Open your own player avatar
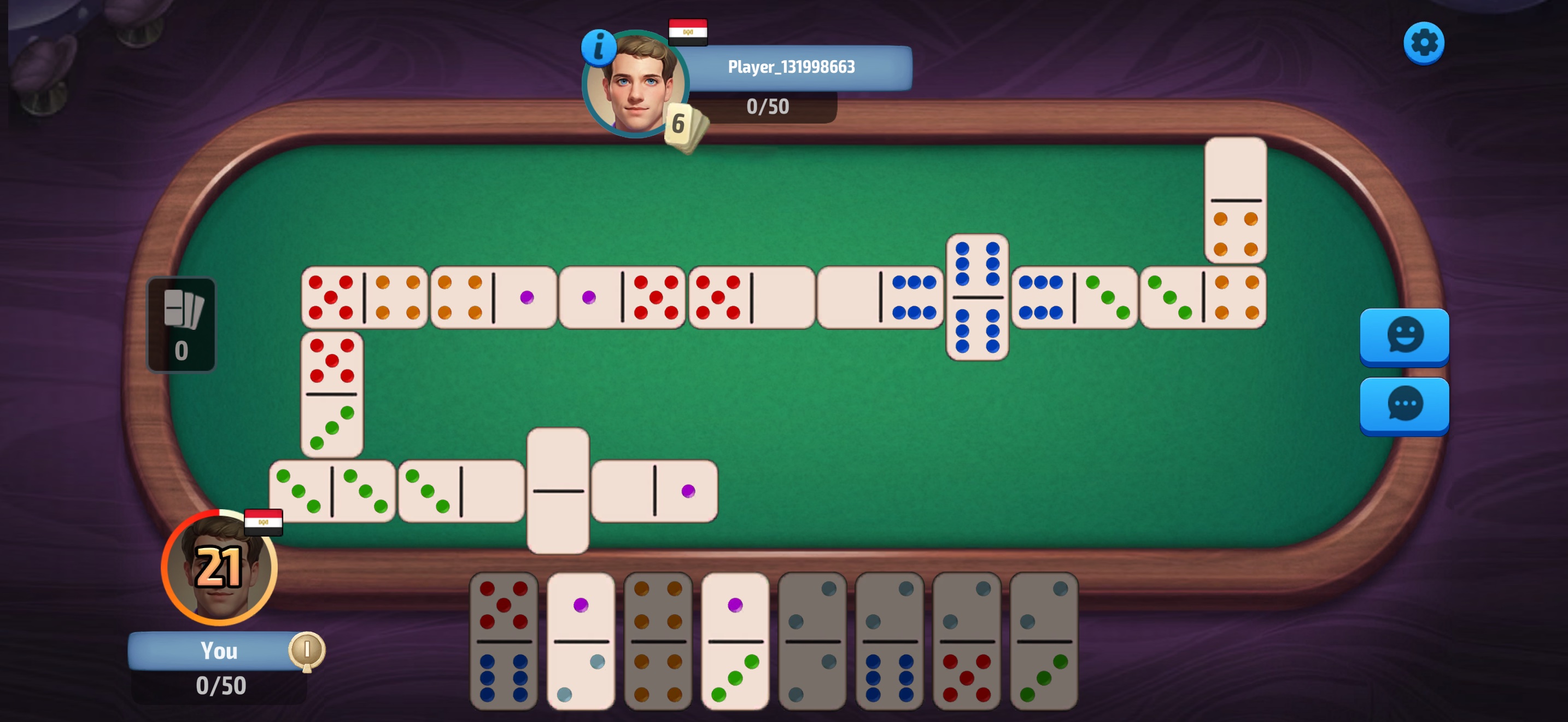The width and height of the screenshot is (1568, 722). [x=219, y=568]
